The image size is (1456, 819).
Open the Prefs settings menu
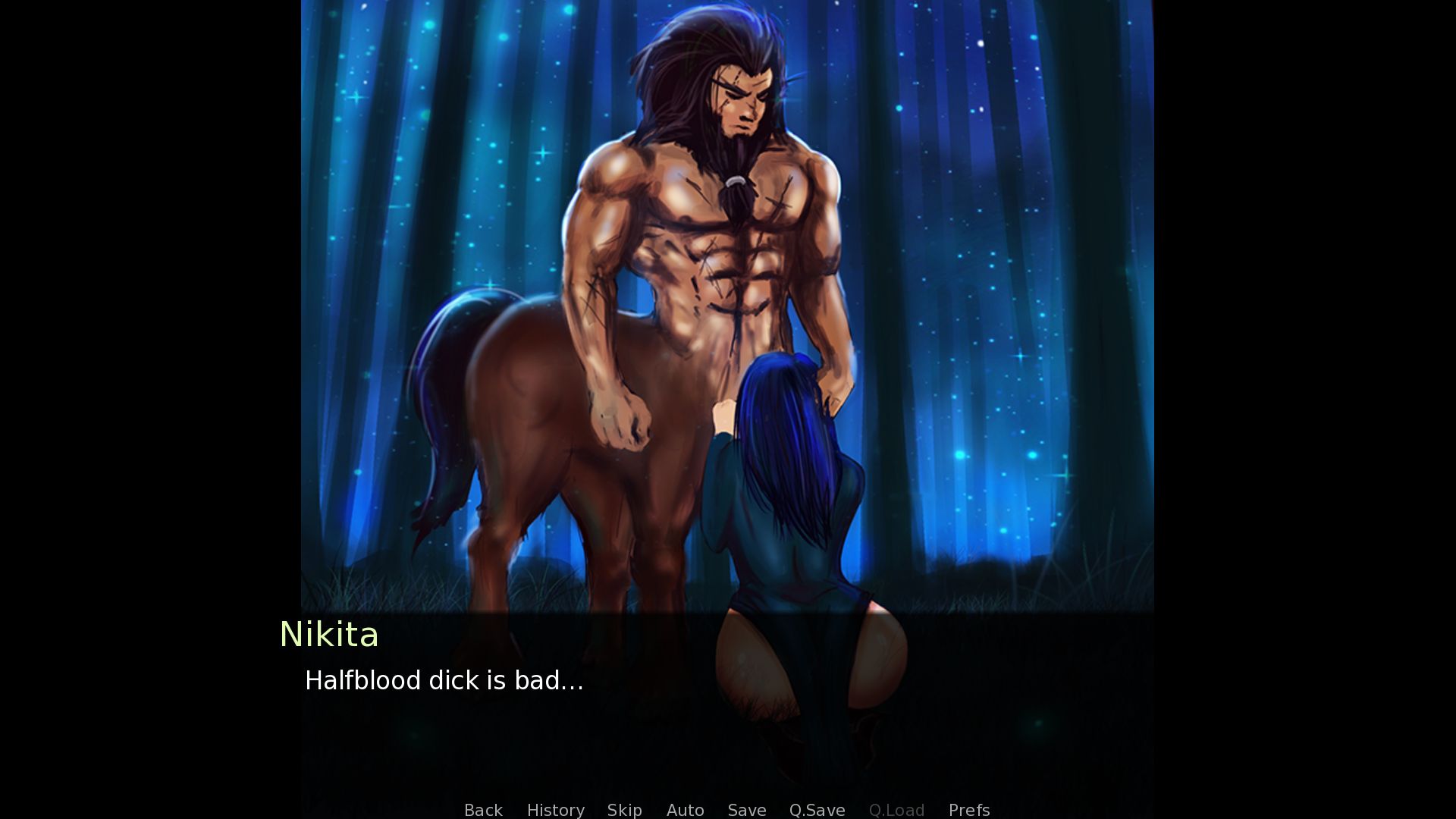click(x=968, y=810)
